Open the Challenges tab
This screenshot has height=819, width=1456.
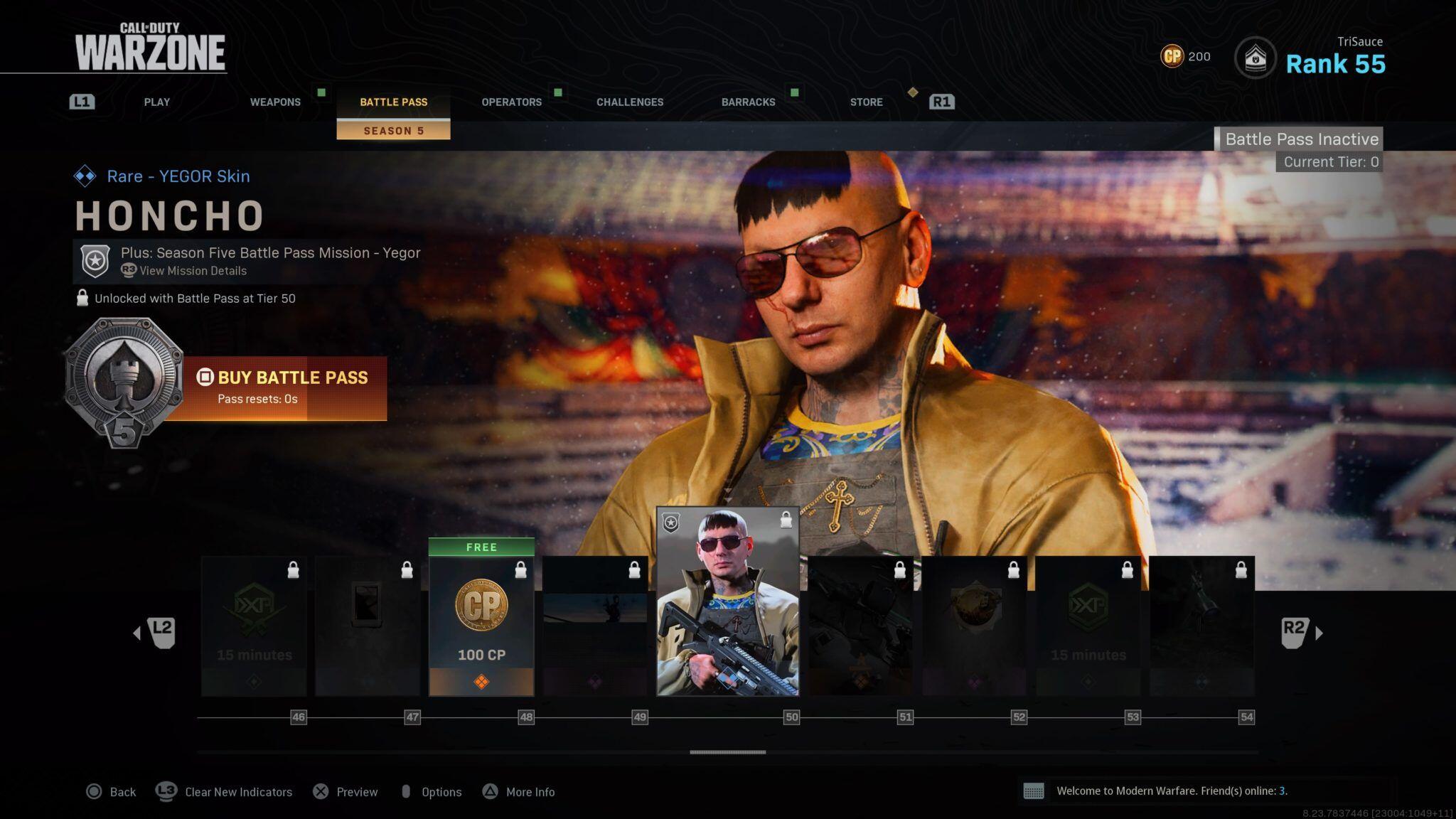630,102
